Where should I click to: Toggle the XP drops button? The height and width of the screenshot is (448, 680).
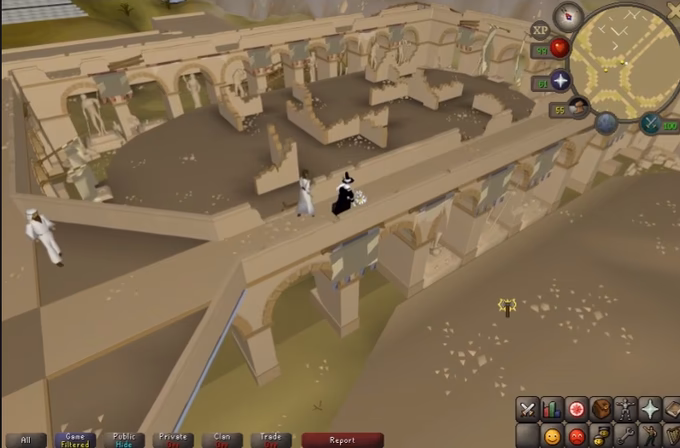click(x=541, y=31)
